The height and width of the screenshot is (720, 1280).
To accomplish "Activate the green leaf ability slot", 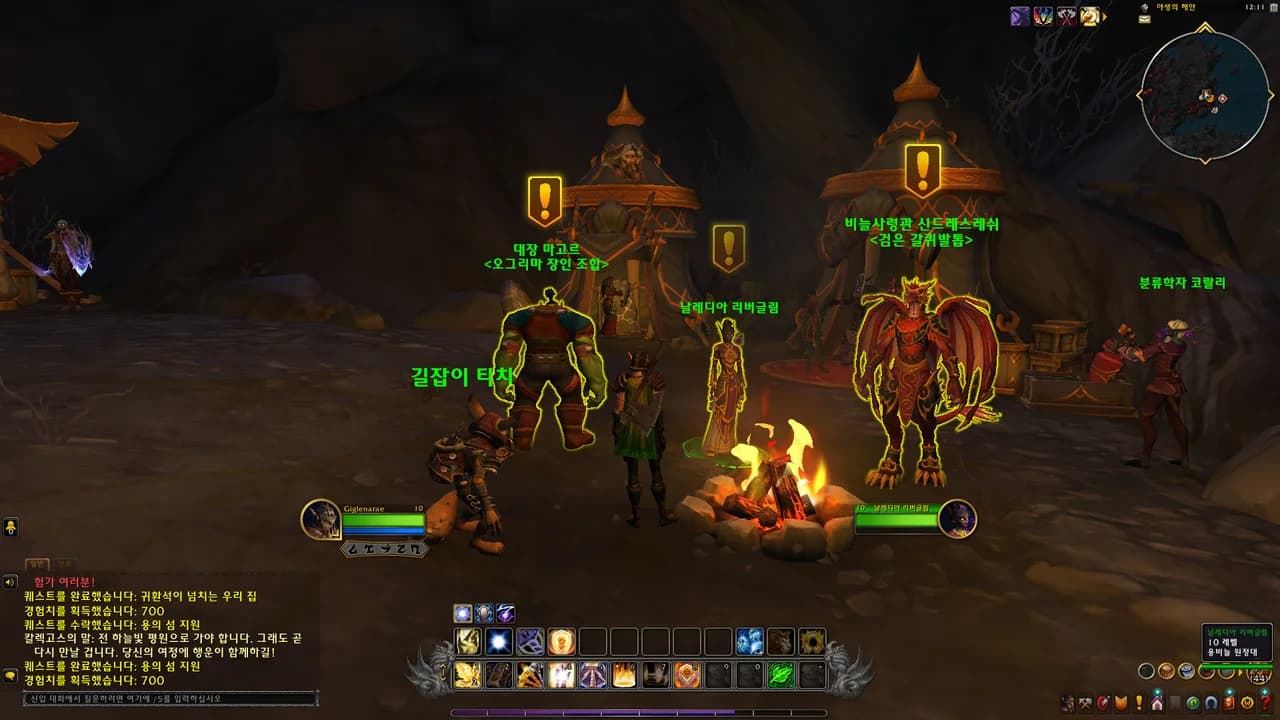I will click(780, 675).
